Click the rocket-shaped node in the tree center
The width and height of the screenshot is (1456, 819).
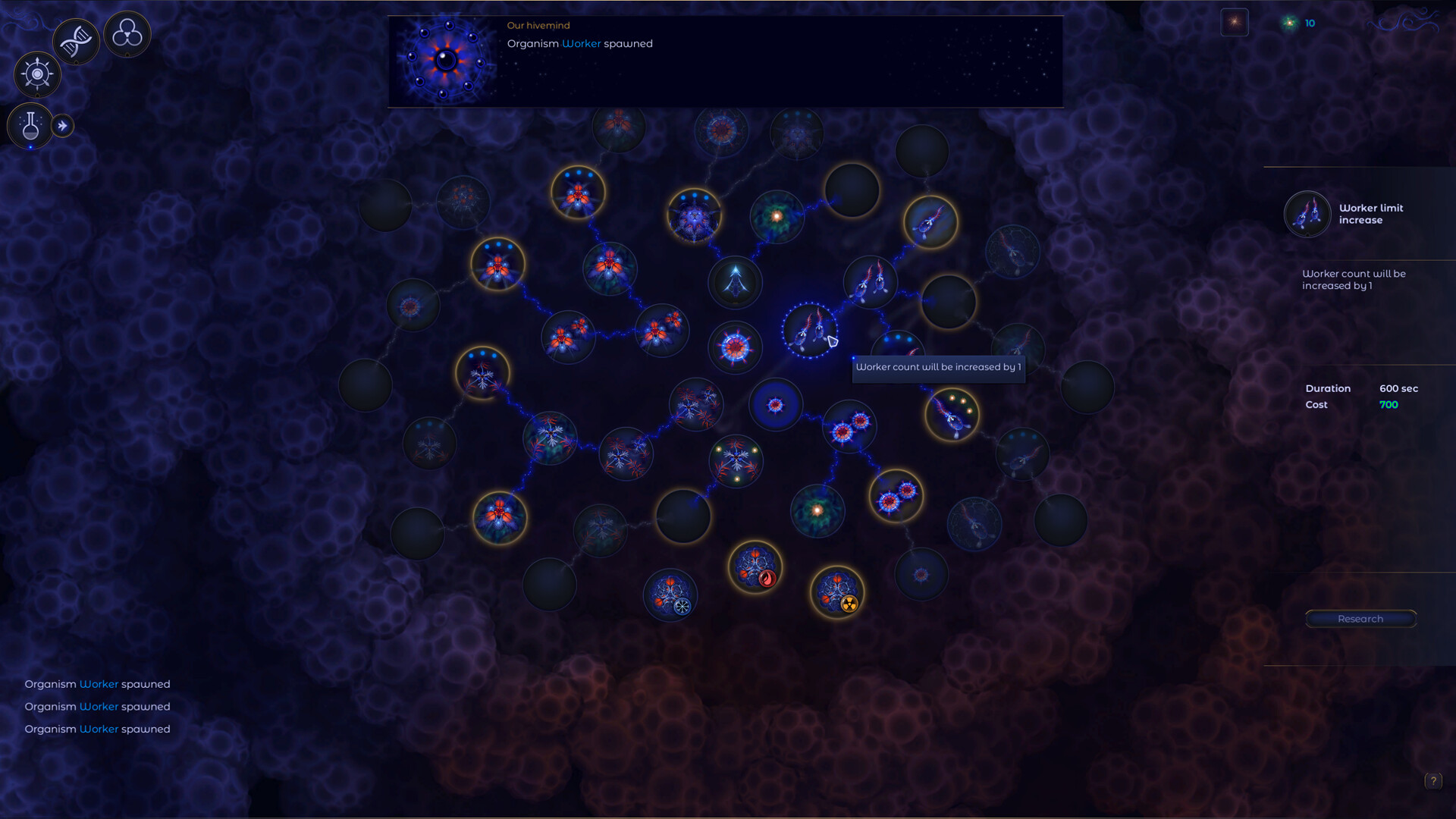click(x=734, y=282)
